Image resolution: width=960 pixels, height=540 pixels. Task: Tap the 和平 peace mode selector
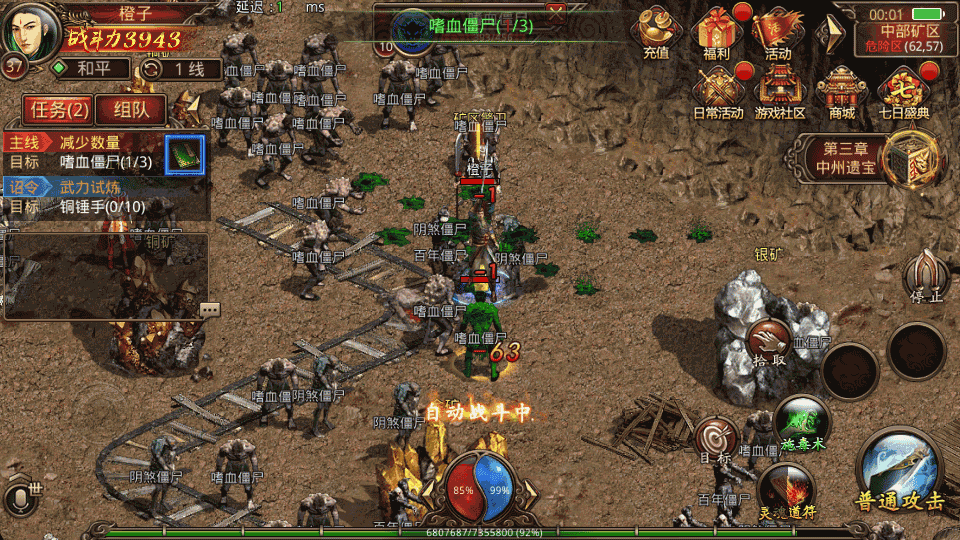tap(91, 69)
